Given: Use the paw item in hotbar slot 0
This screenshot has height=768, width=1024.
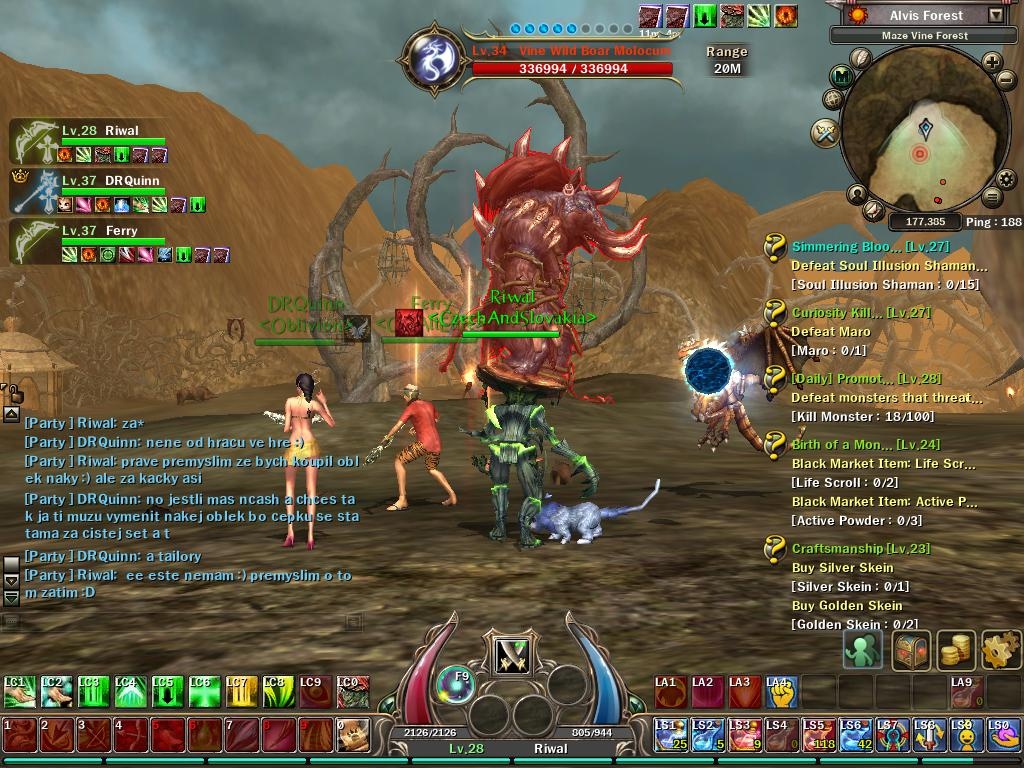Looking at the screenshot, I should pyautogui.click(x=350, y=735).
